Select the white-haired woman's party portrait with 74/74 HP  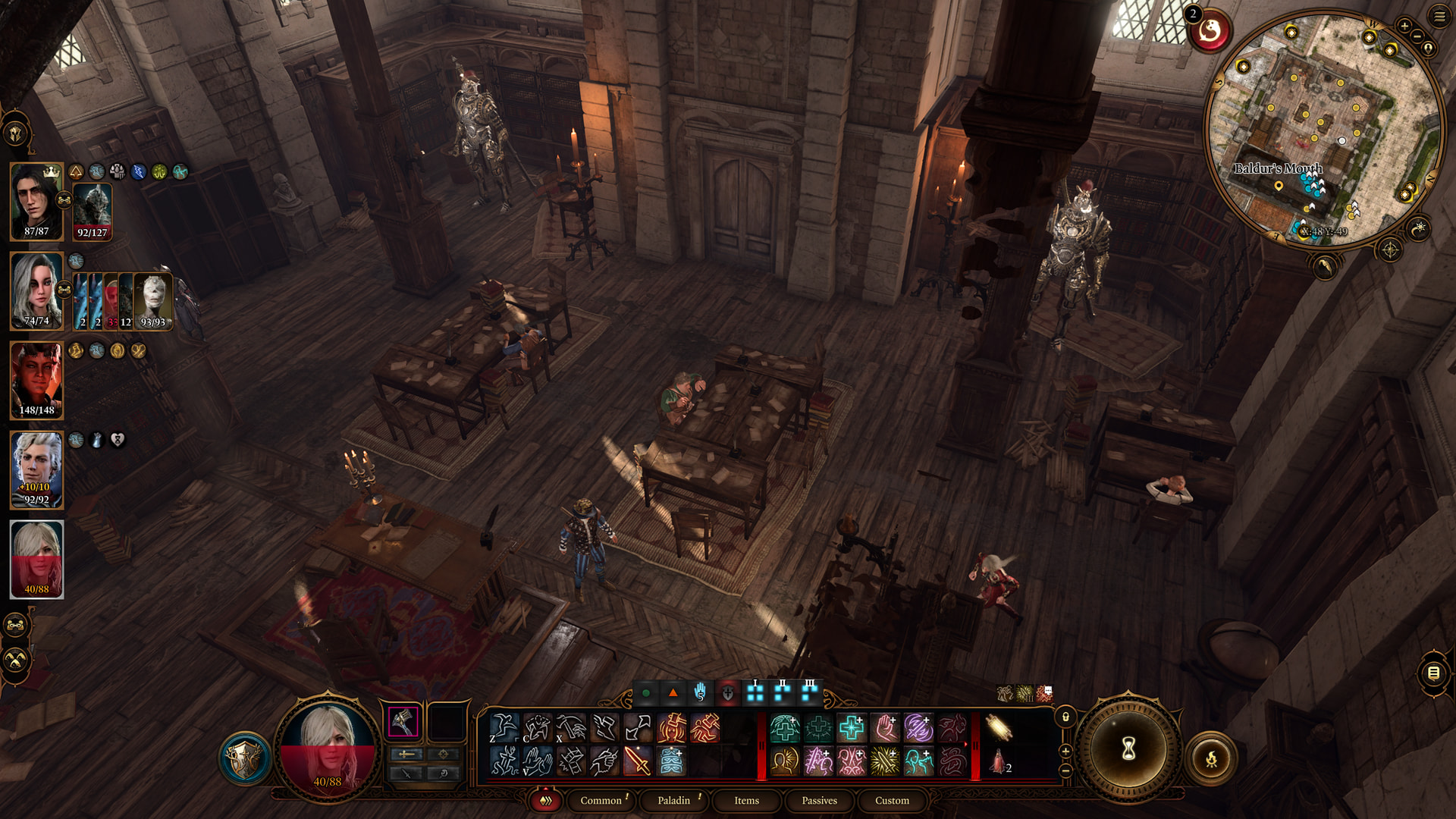click(36, 291)
